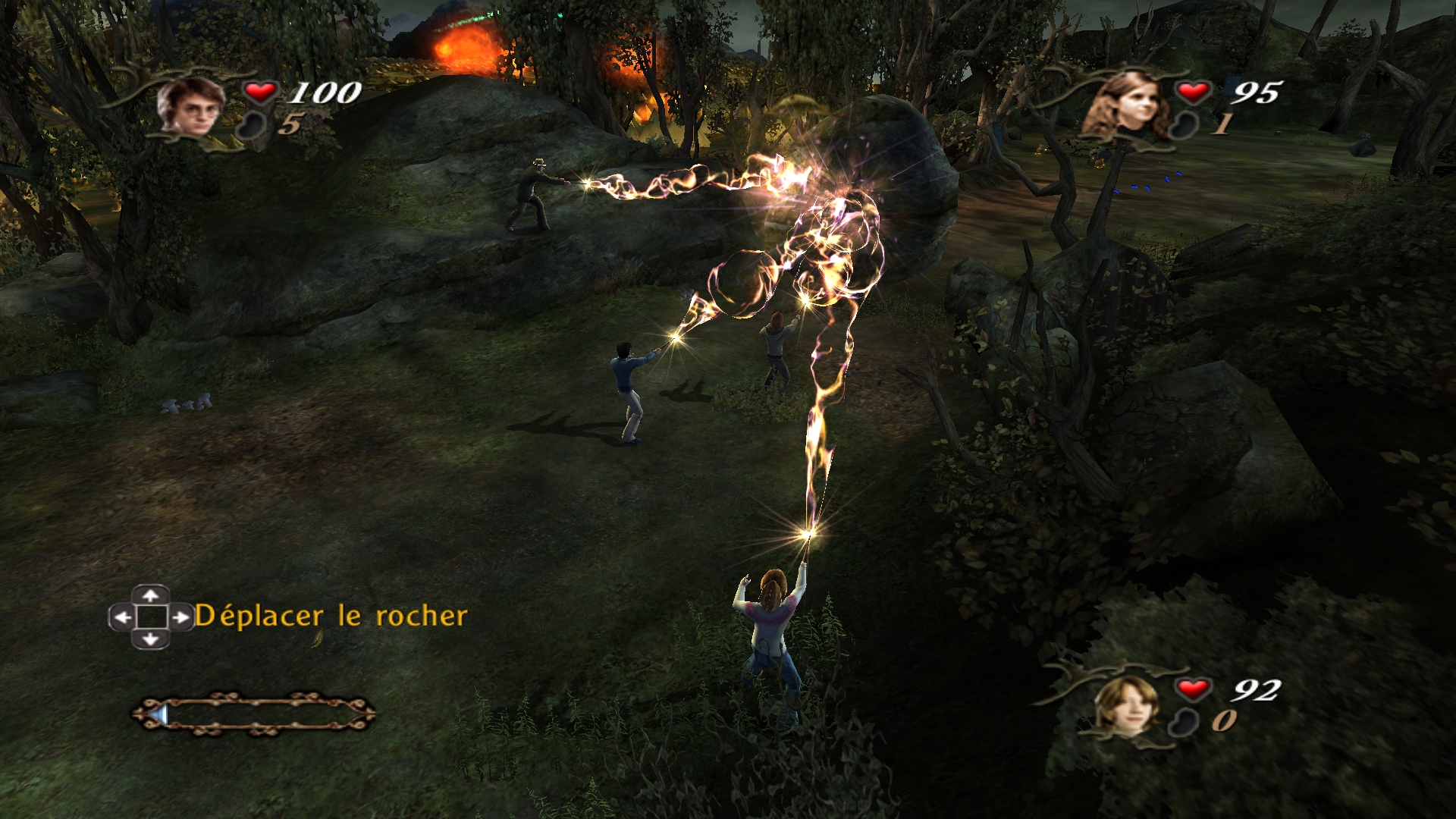Click the bean icon beside Hermione's portrait
This screenshot has width=1456, height=819.
[x=1184, y=125]
